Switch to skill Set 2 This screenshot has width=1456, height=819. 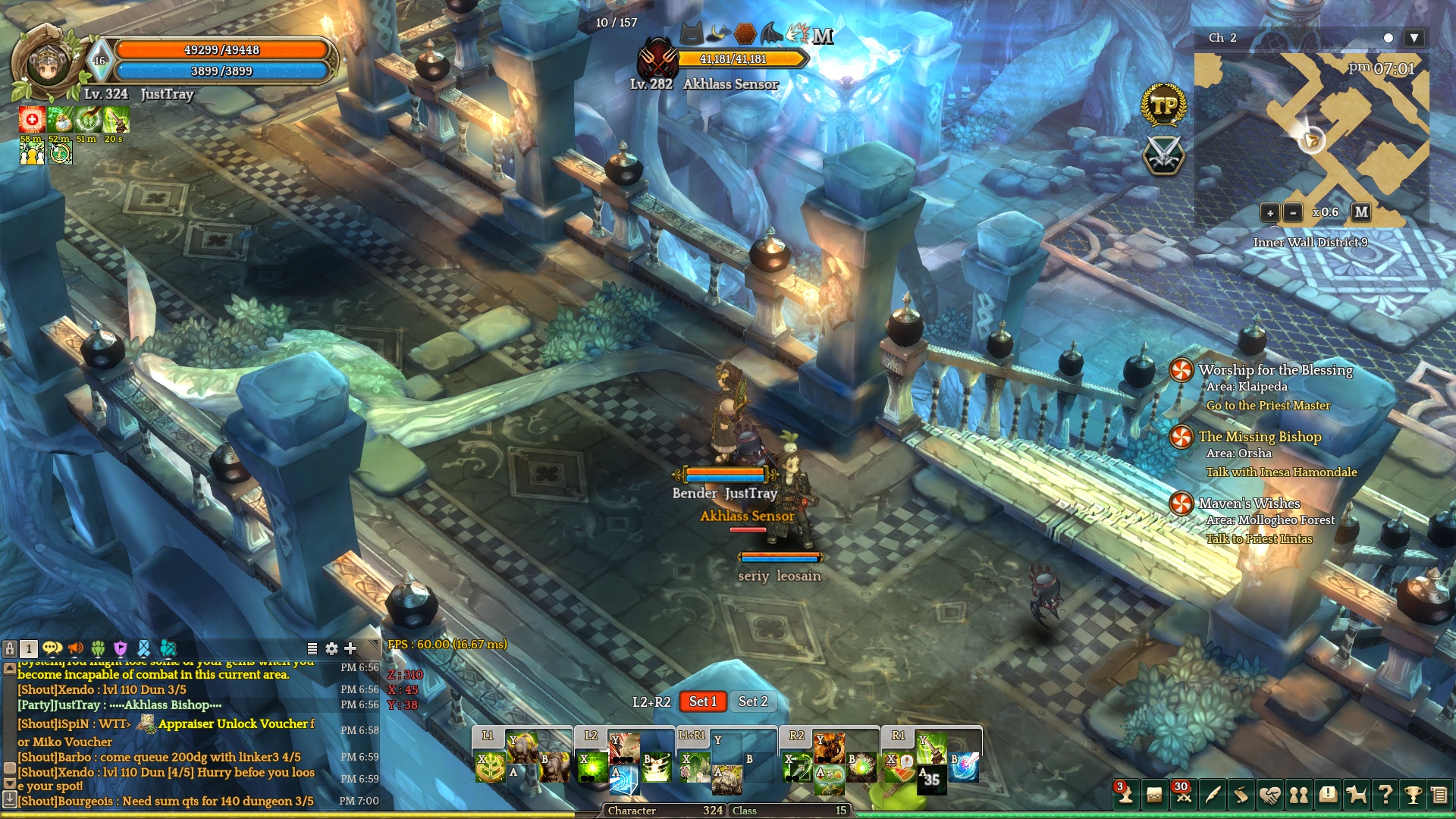pos(753,701)
